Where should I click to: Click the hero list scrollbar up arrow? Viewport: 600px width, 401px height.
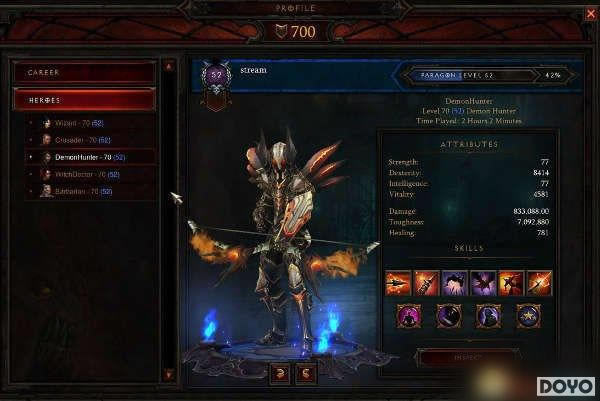point(172,66)
